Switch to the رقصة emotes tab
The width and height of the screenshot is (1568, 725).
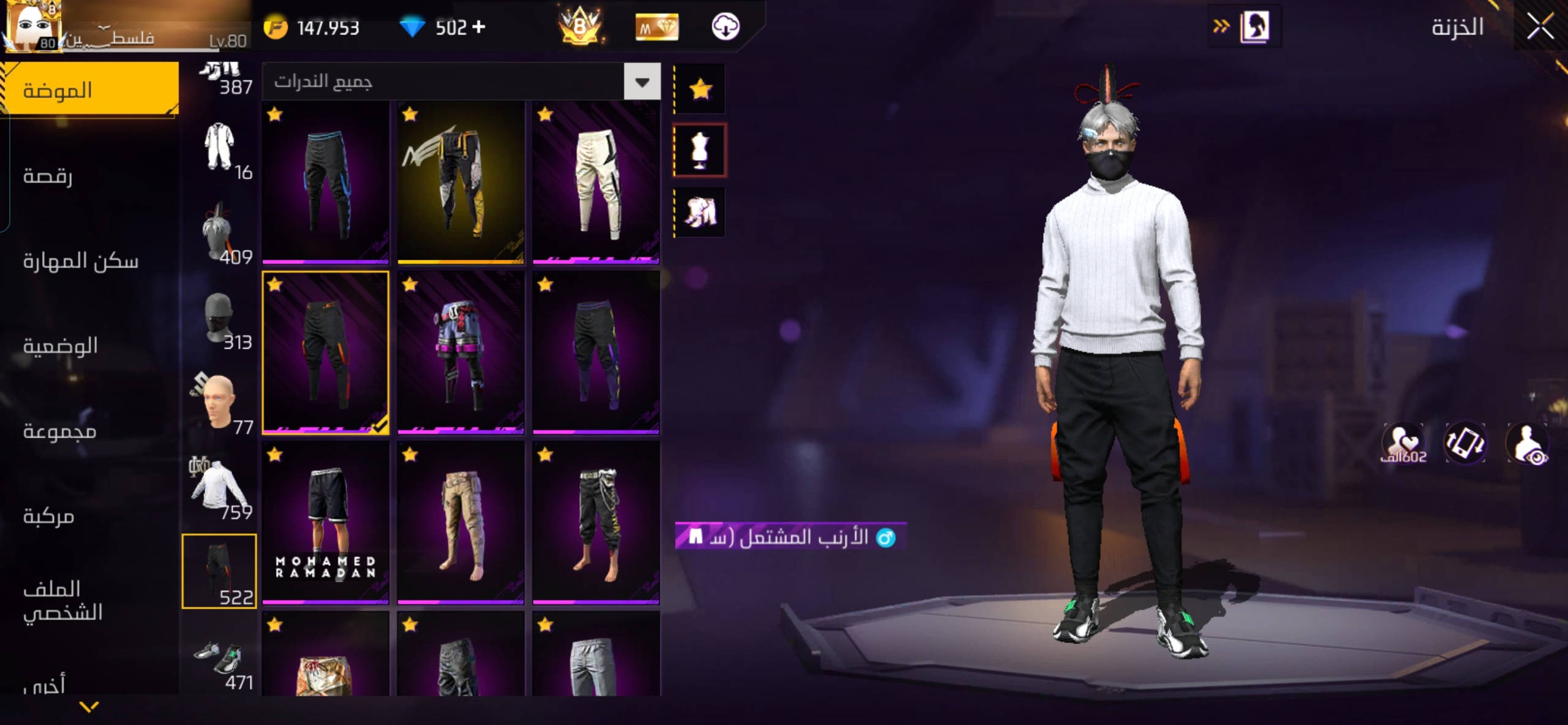[48, 176]
